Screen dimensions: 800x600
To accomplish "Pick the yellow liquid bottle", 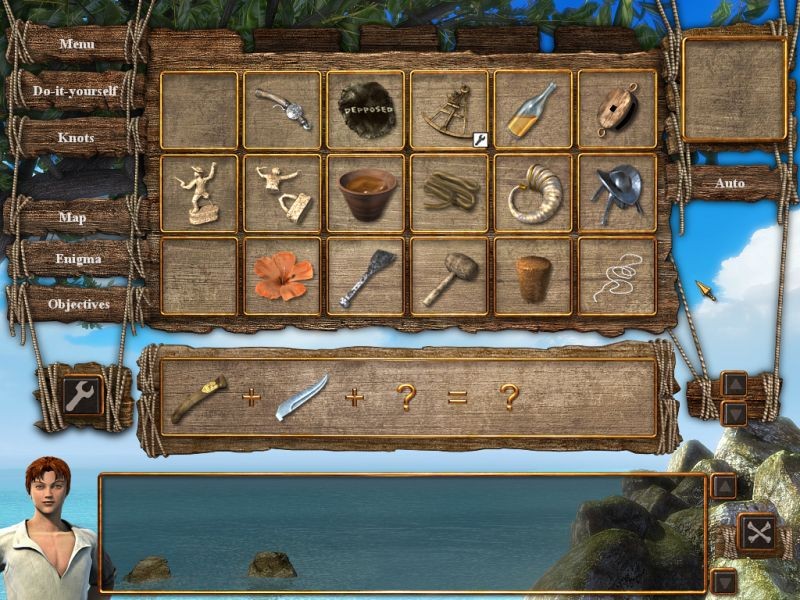I will click(532, 110).
